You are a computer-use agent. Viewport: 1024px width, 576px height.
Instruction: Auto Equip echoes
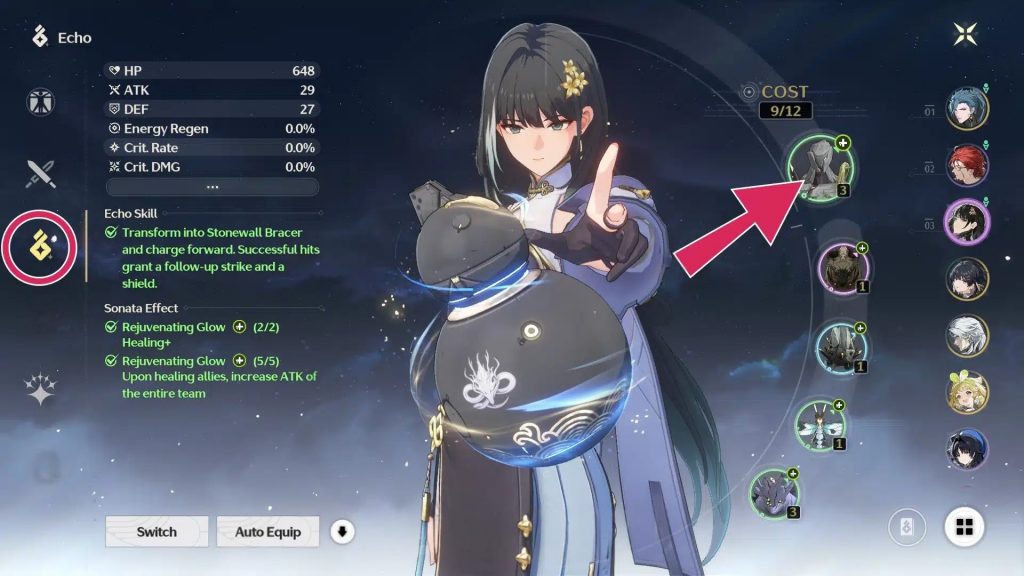tap(267, 531)
